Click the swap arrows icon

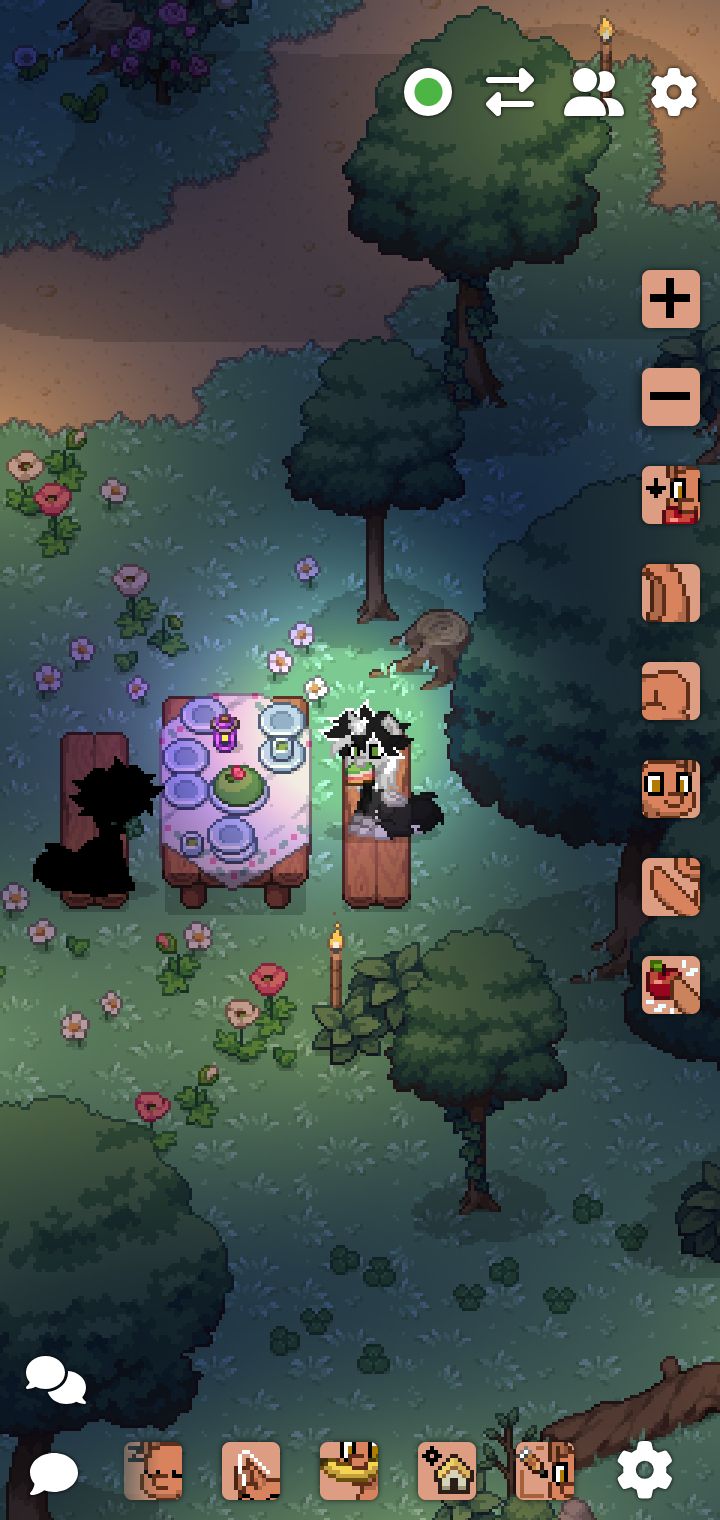coord(510,94)
